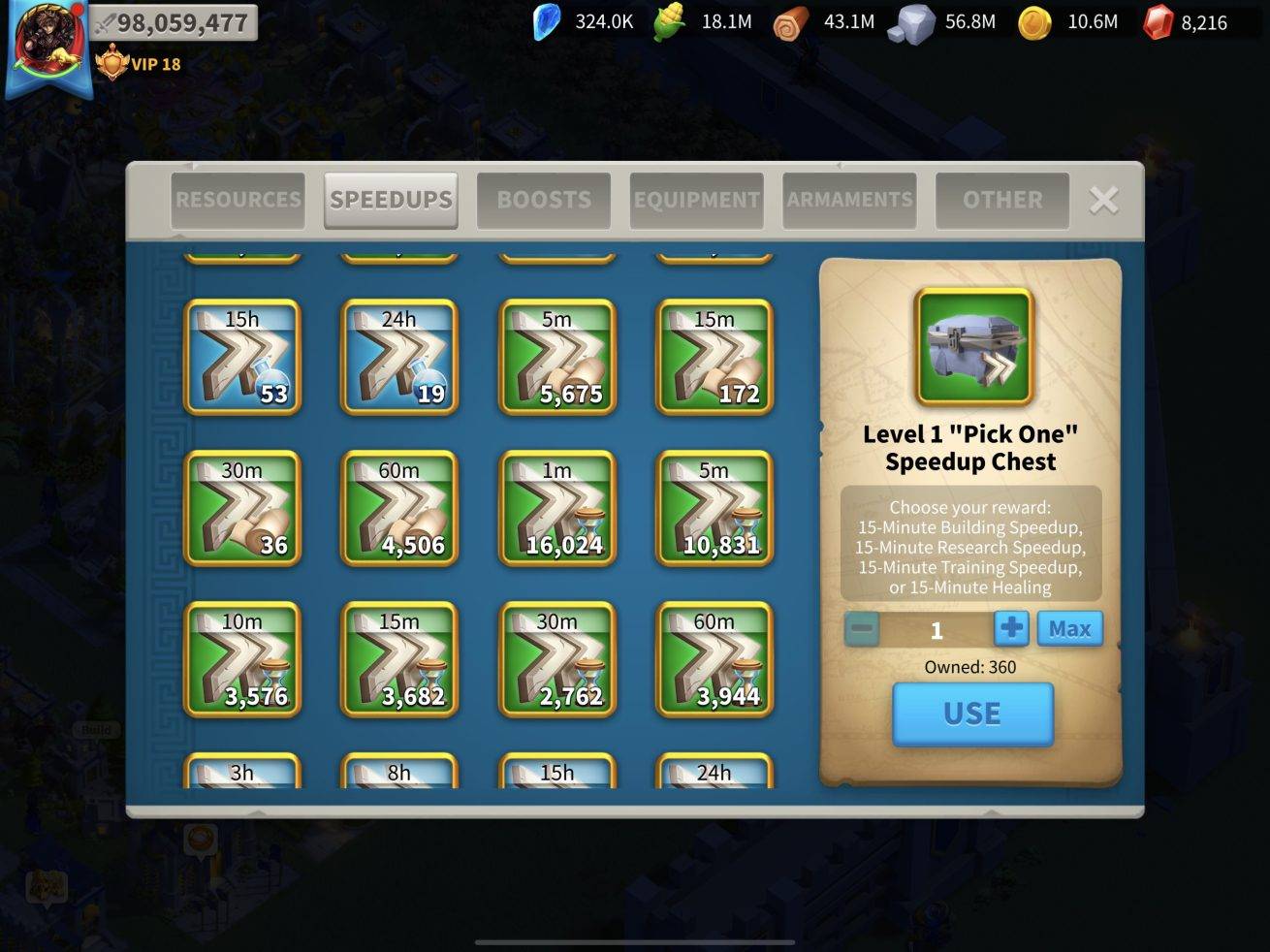Select the 5m speedup with 5,675 owned
1270x952 pixels.
click(556, 357)
